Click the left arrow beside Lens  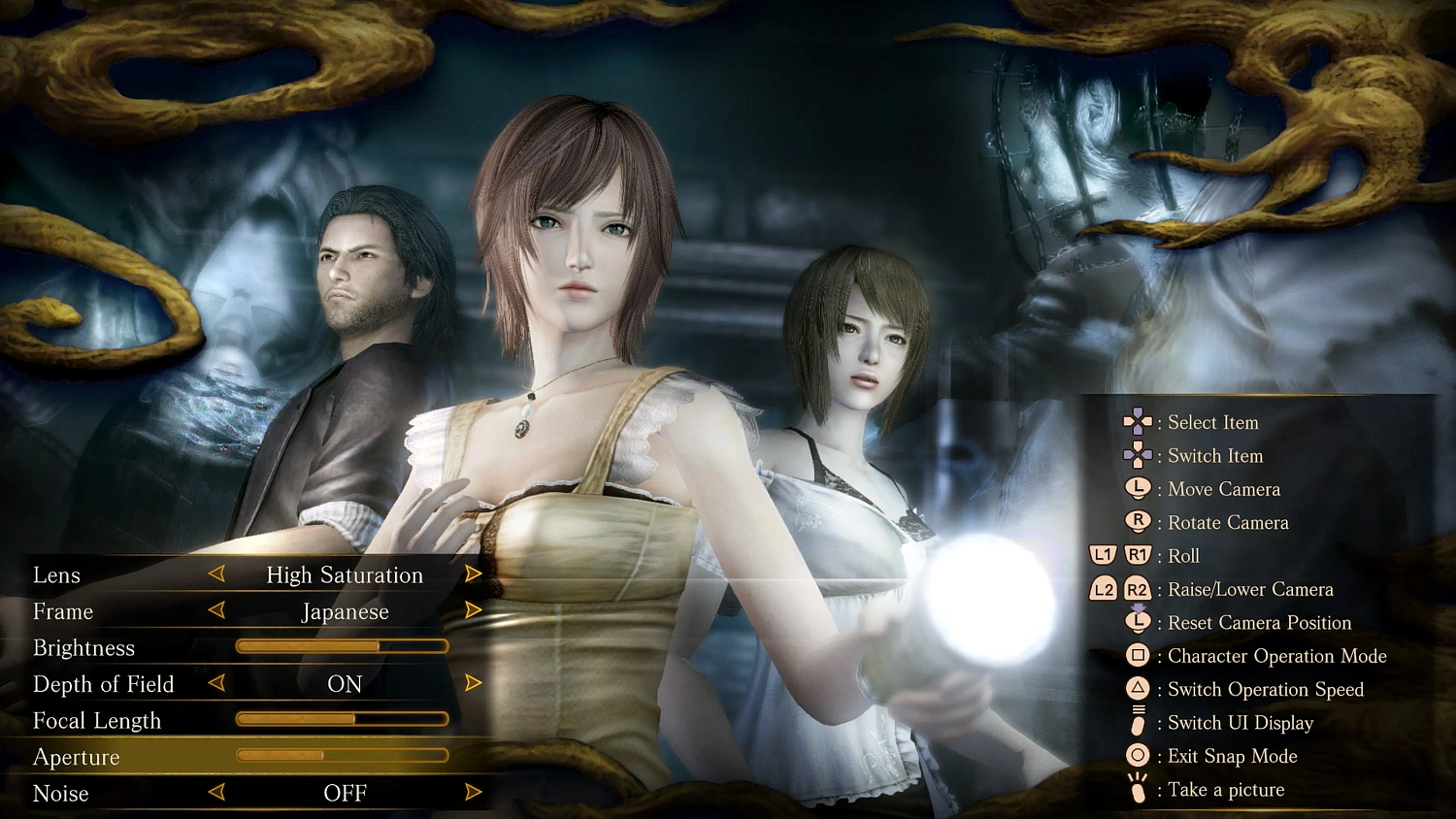tap(215, 573)
